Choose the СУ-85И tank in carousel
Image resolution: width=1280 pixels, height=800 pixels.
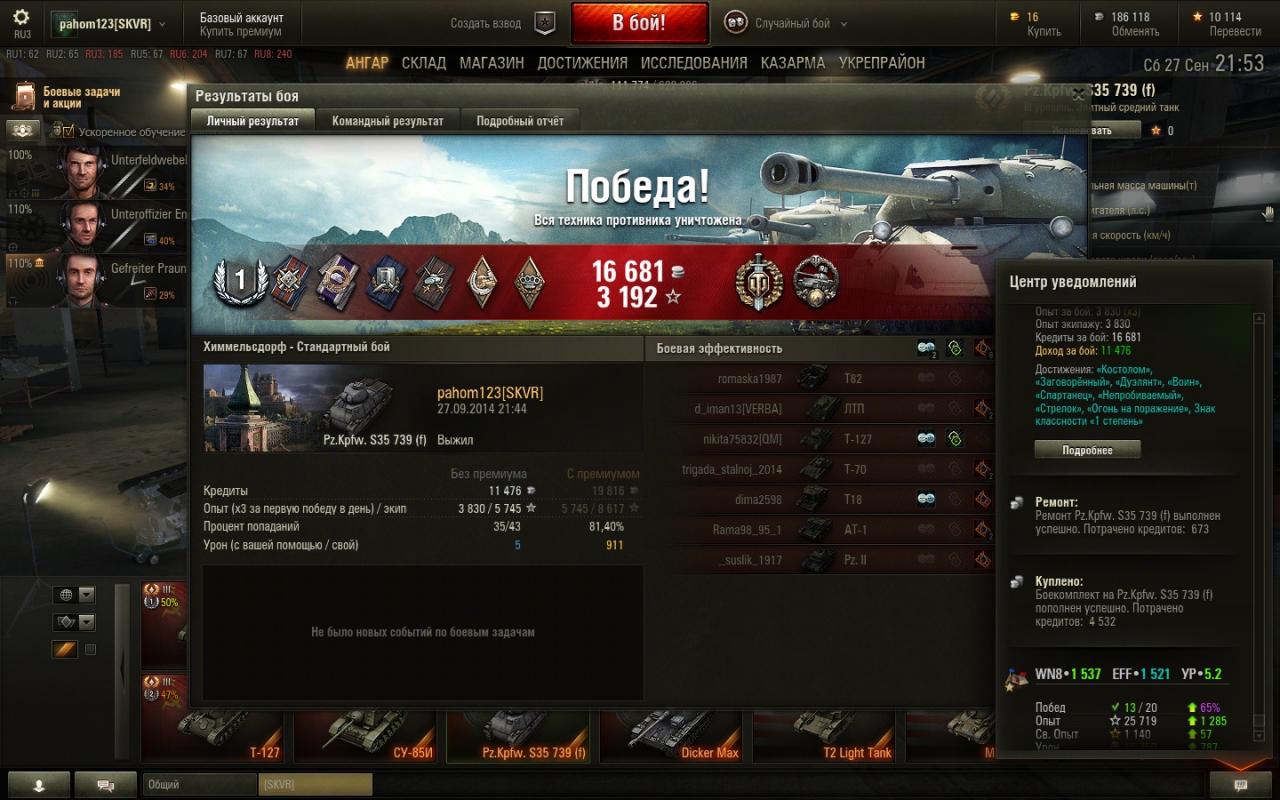tap(364, 736)
